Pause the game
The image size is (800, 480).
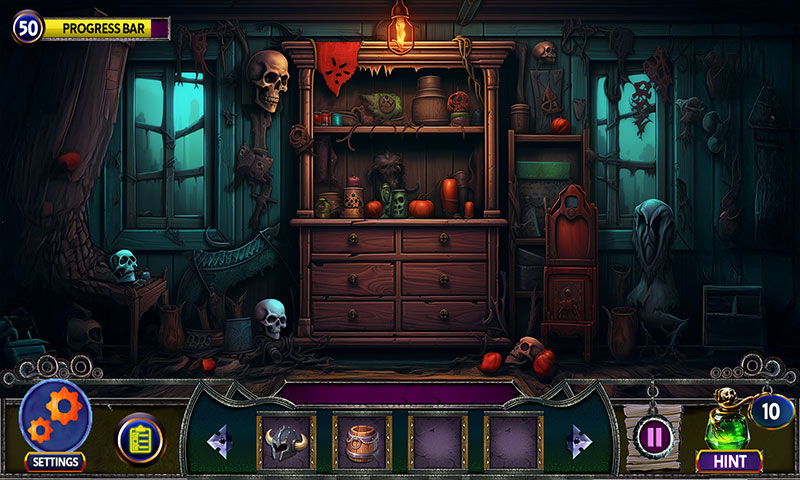[654, 437]
